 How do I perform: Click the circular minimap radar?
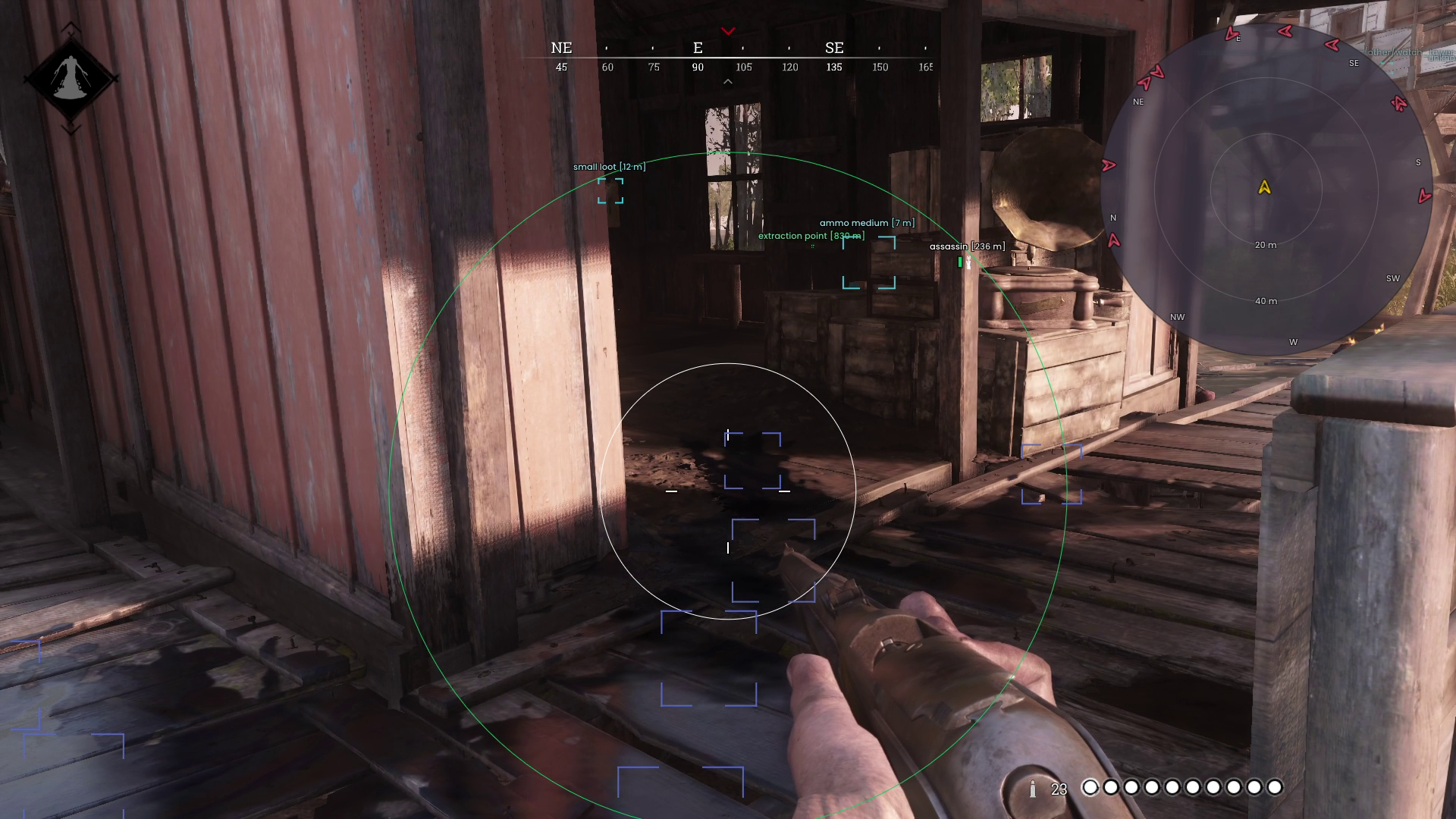(x=1265, y=190)
